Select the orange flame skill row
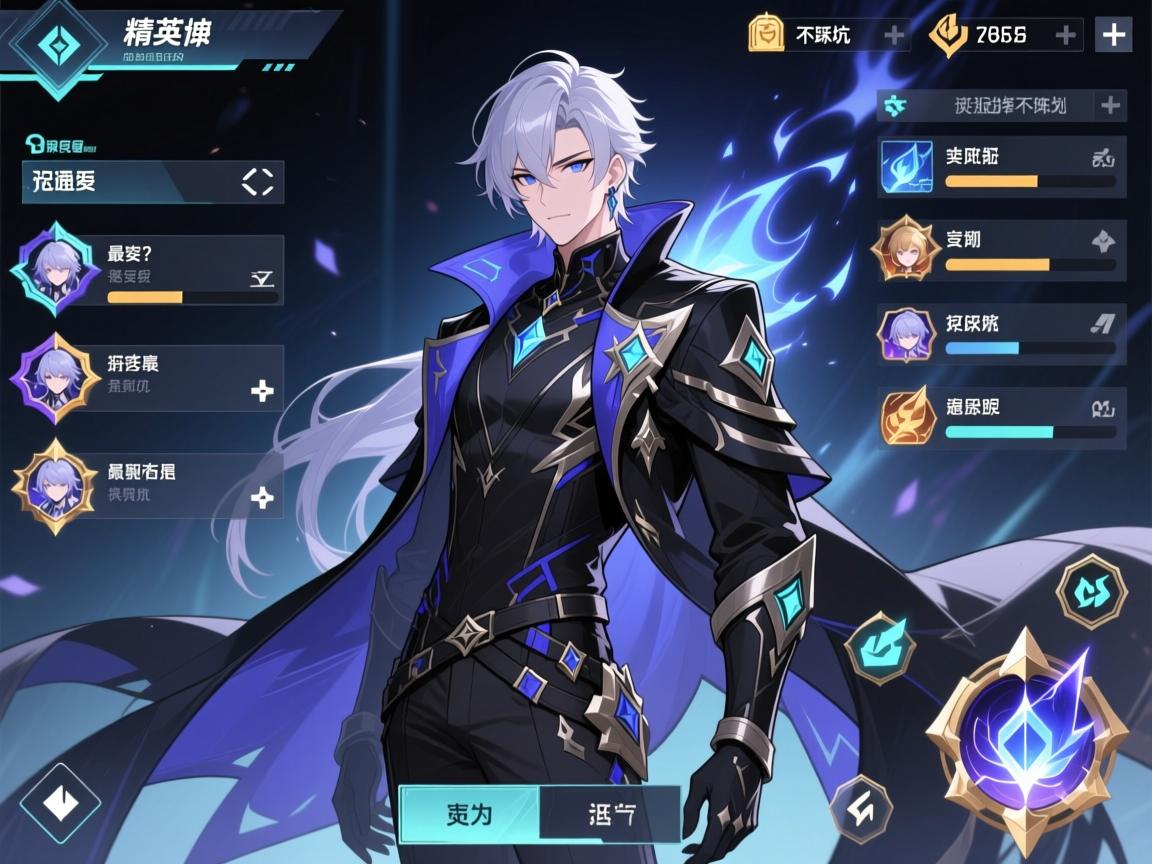 coord(1001,418)
